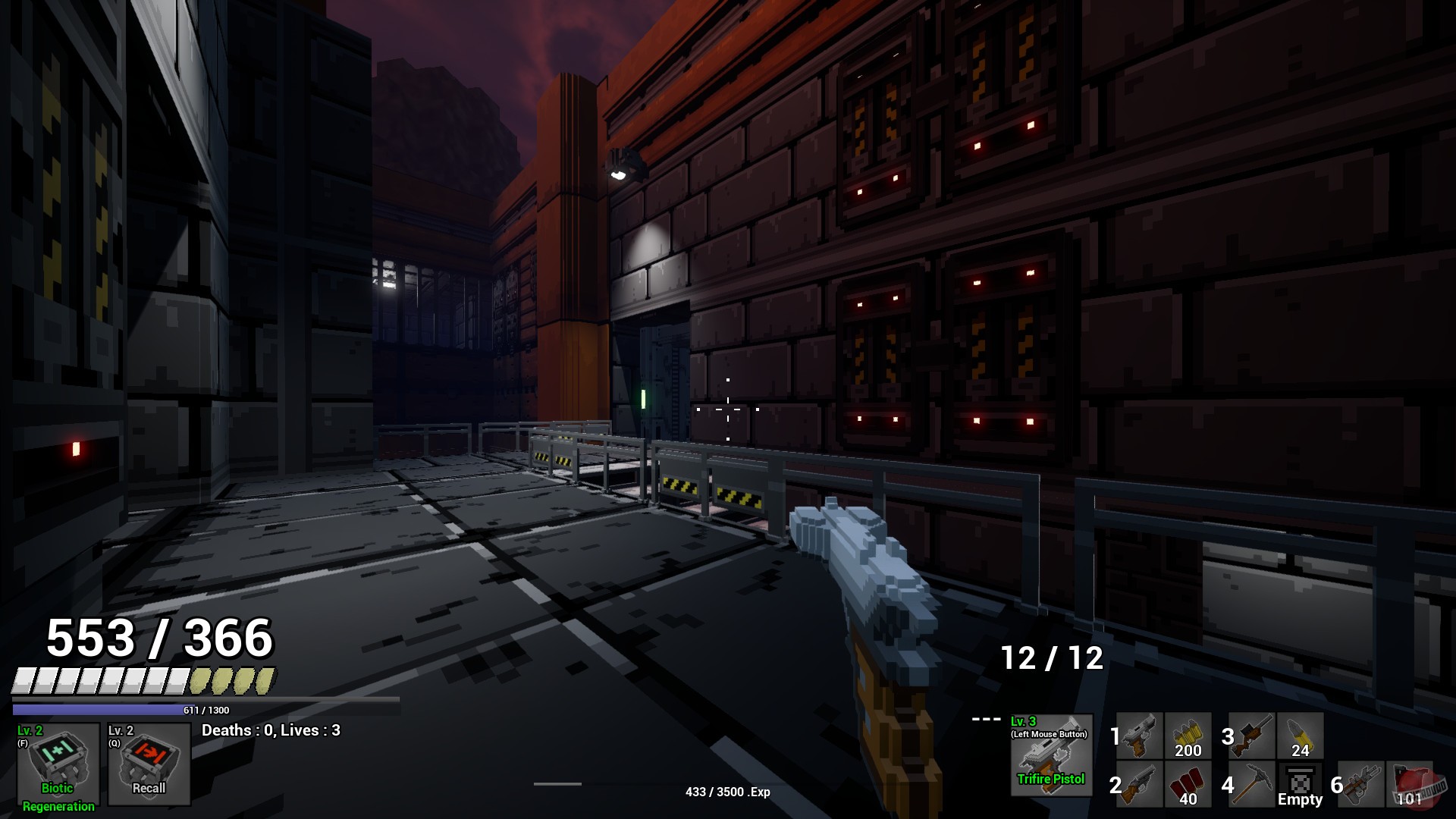The height and width of the screenshot is (819, 1456).
Task: Click the rifle ammo counter showing 24
Action: tap(1301, 736)
